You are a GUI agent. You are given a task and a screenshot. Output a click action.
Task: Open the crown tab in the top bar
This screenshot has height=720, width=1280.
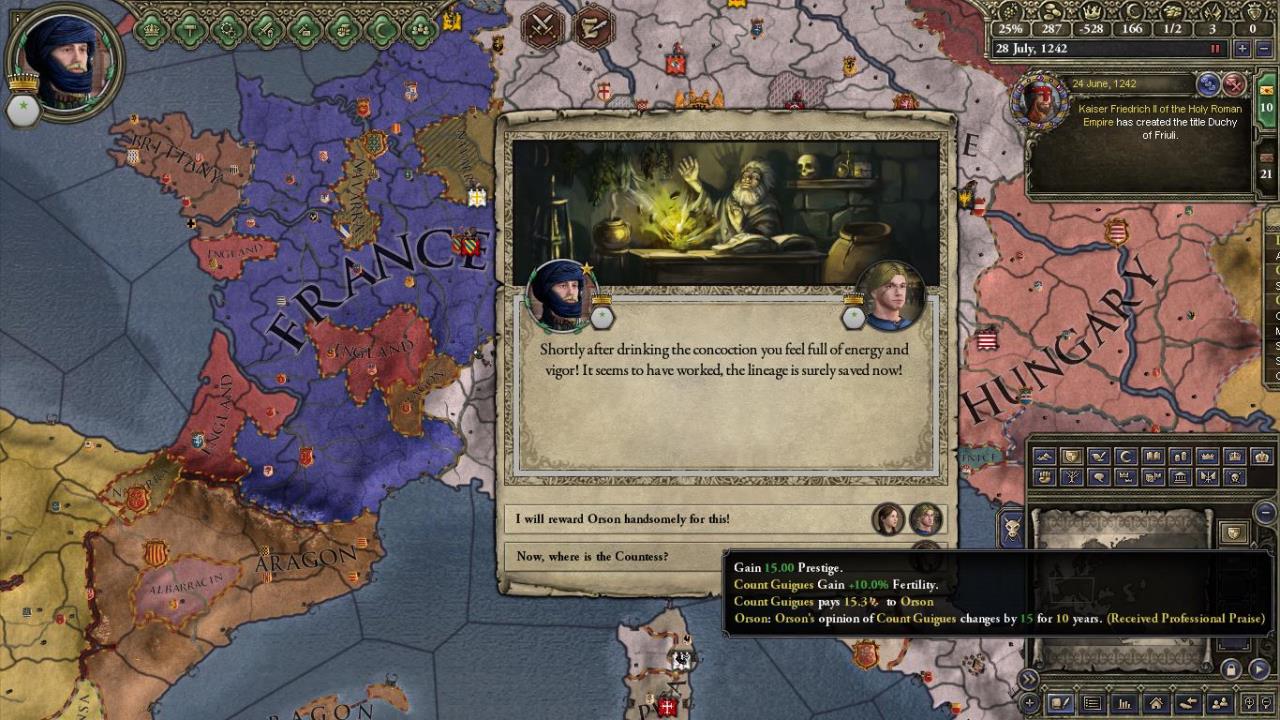tap(151, 30)
